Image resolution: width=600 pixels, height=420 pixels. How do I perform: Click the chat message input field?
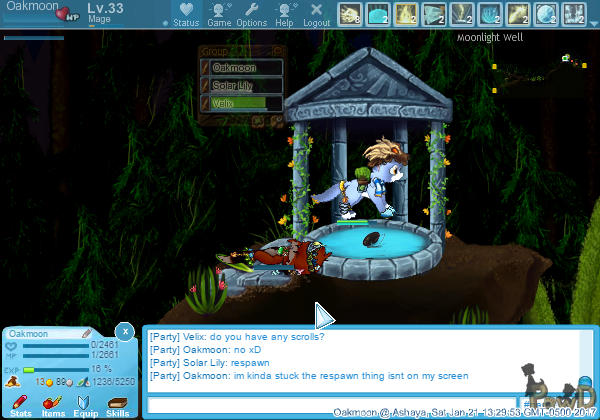(x=330, y=405)
